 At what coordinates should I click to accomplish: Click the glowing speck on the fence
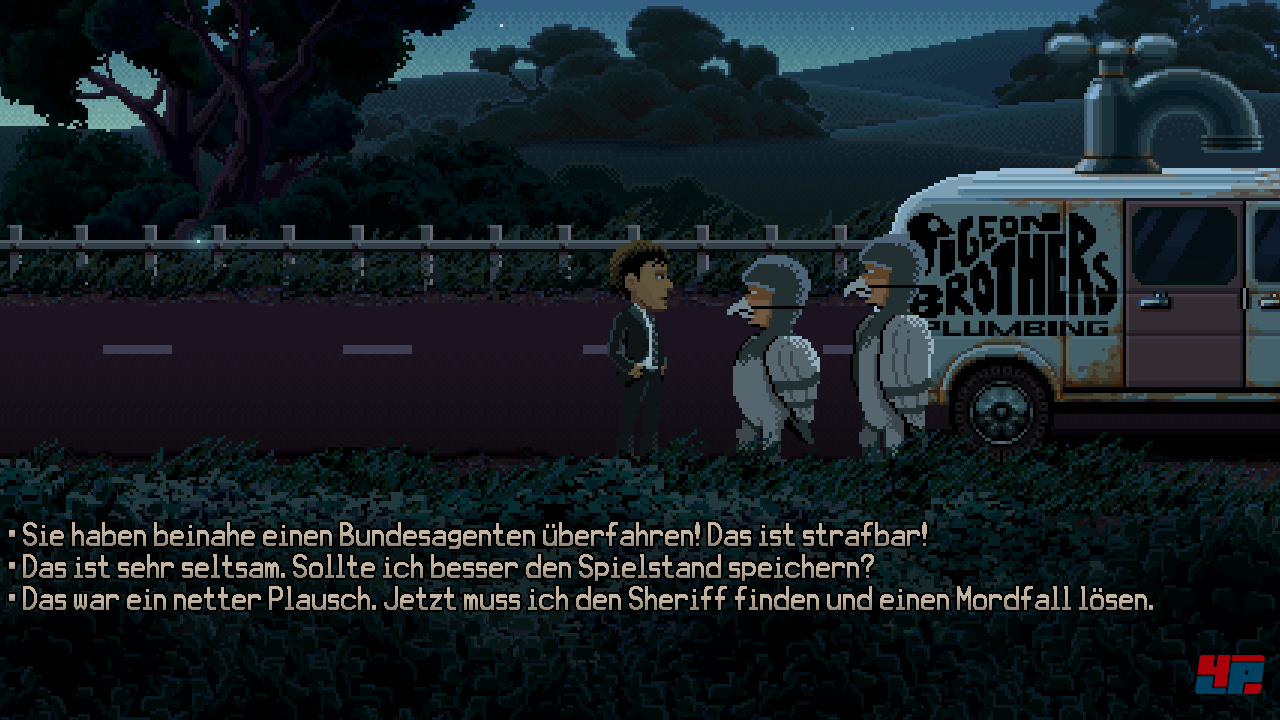pos(199,240)
